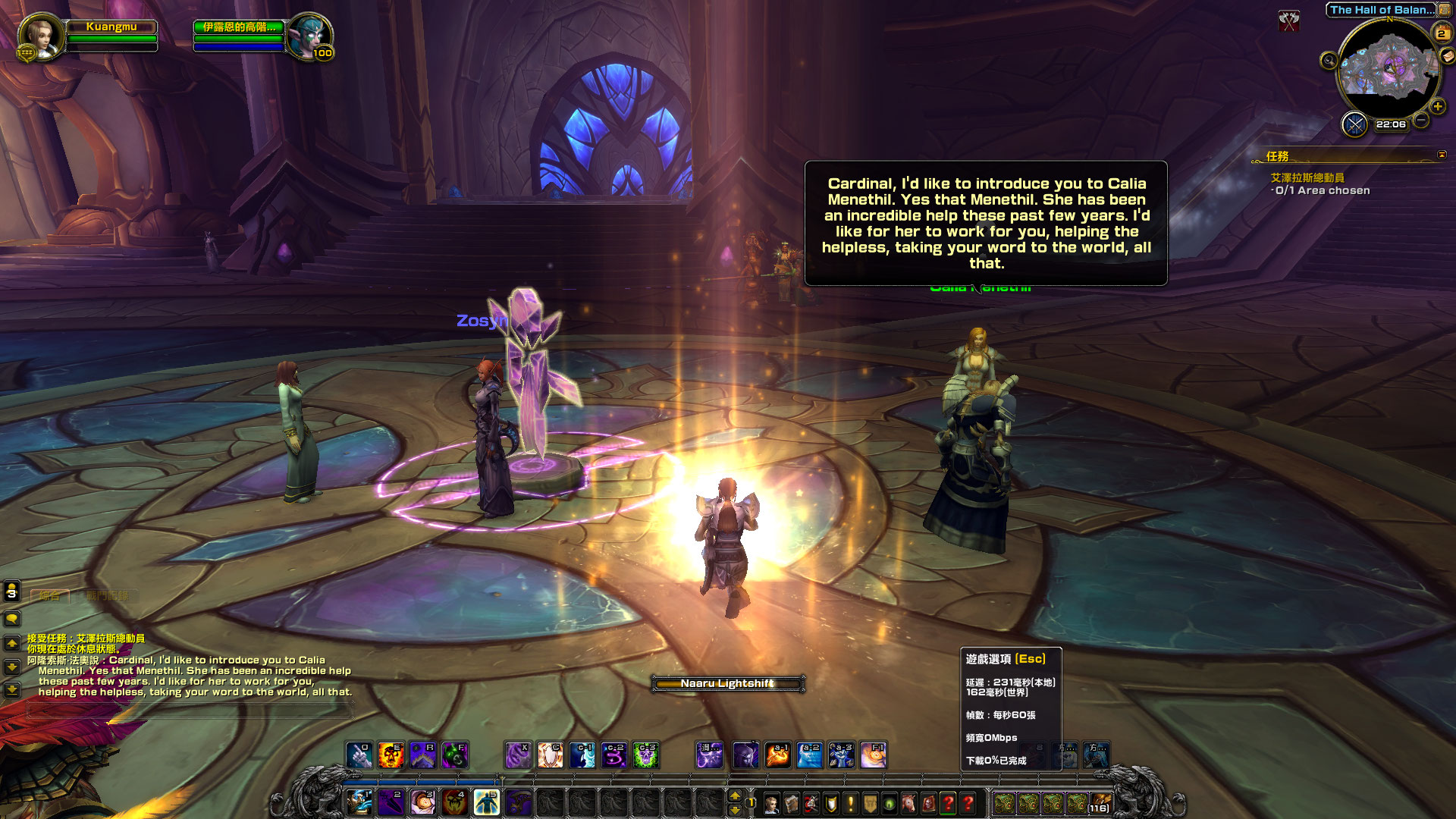Open the backpack bag slot
The width and height of the screenshot is (1456, 819).
point(1100,803)
